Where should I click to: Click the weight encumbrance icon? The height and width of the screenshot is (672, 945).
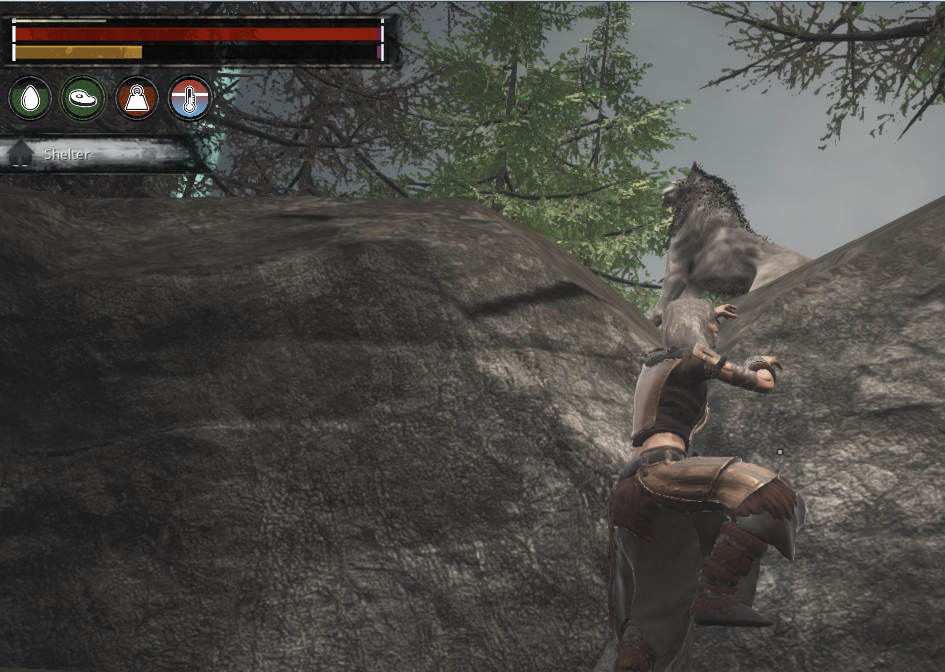(x=137, y=98)
